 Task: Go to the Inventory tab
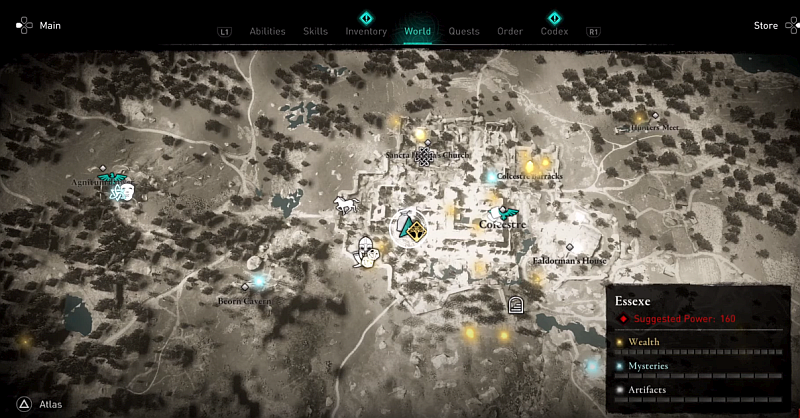[x=366, y=31]
